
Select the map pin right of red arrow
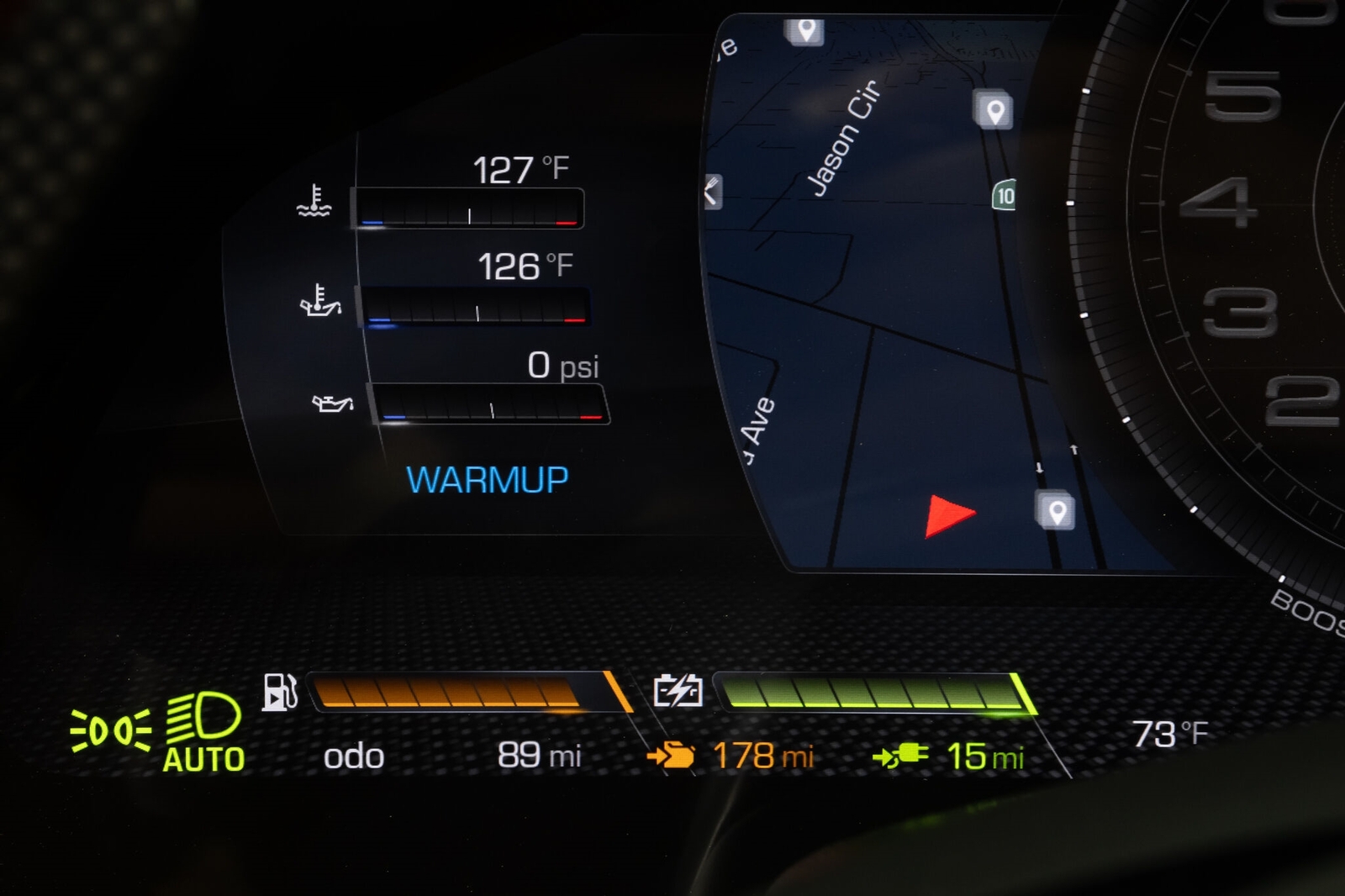tap(1056, 510)
